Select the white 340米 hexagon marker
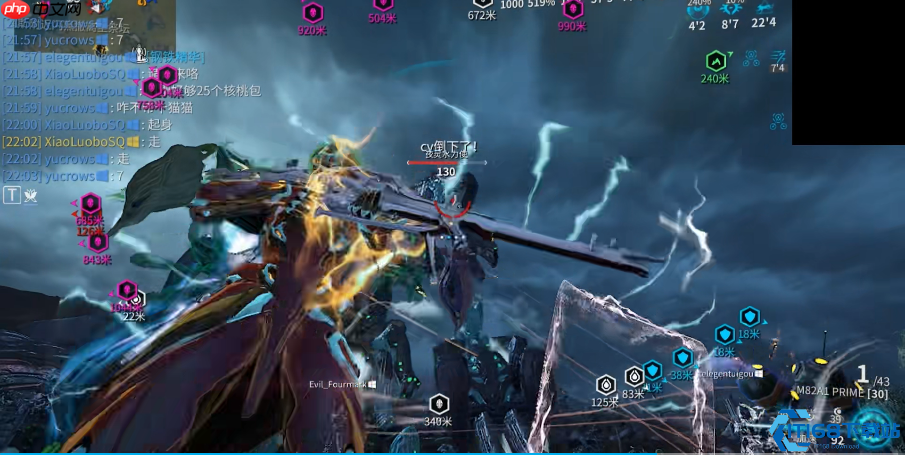Viewport: 905px width, 455px height. (x=439, y=403)
